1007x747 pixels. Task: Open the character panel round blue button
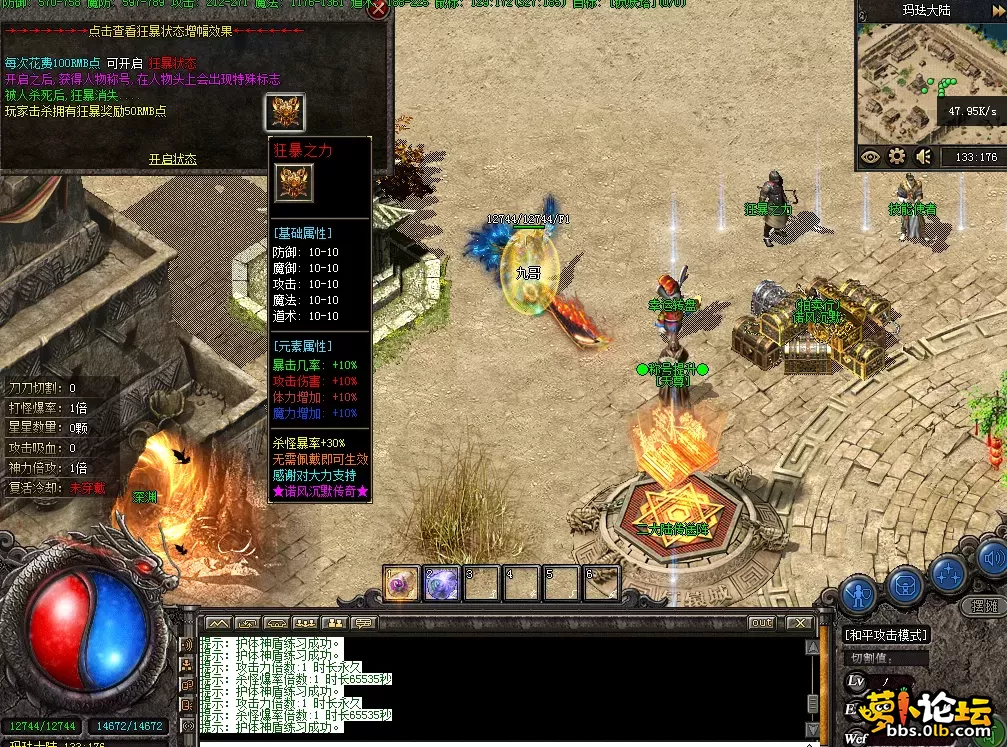(859, 596)
